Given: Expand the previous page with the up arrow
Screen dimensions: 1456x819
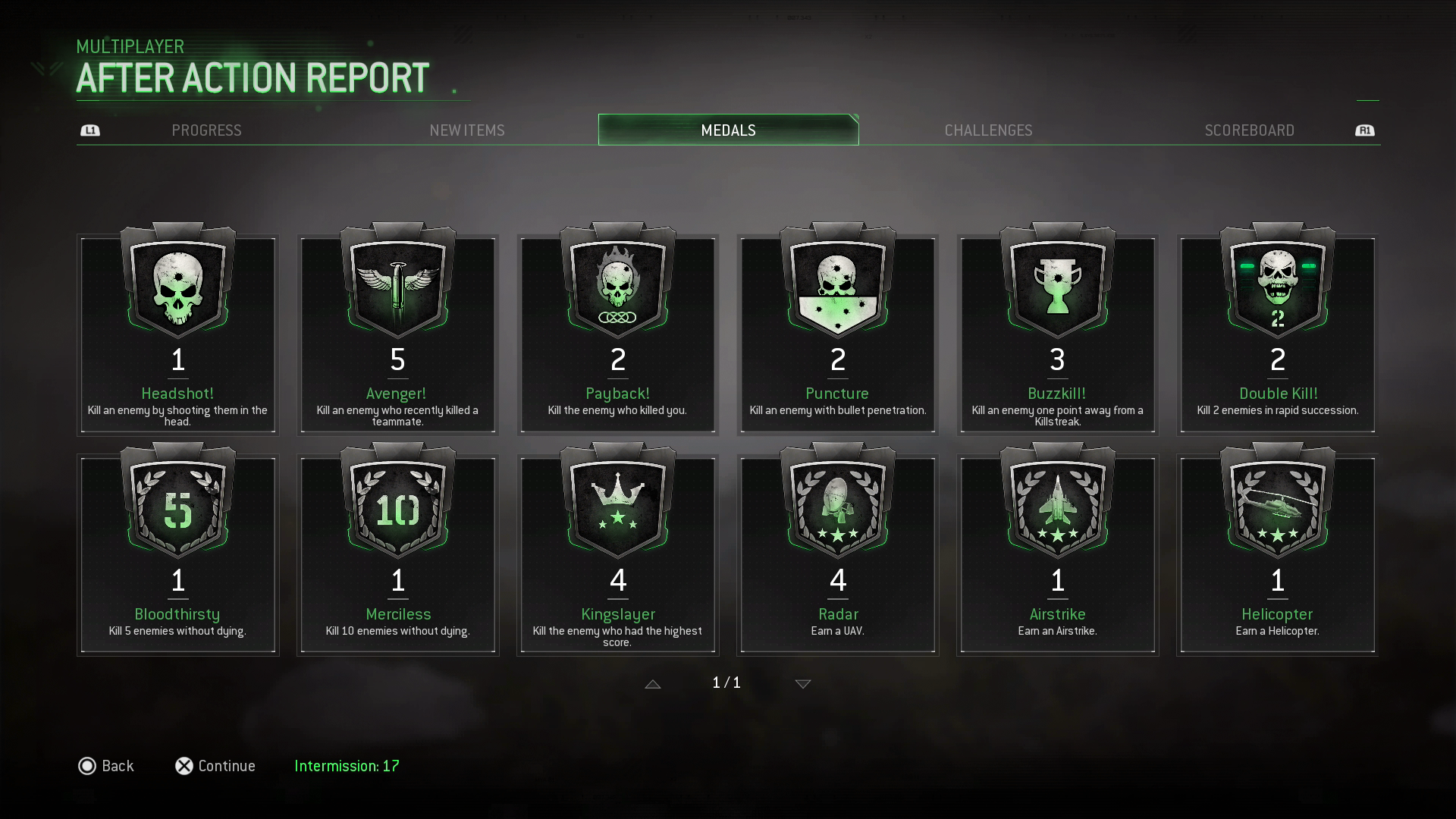Looking at the screenshot, I should point(653,683).
